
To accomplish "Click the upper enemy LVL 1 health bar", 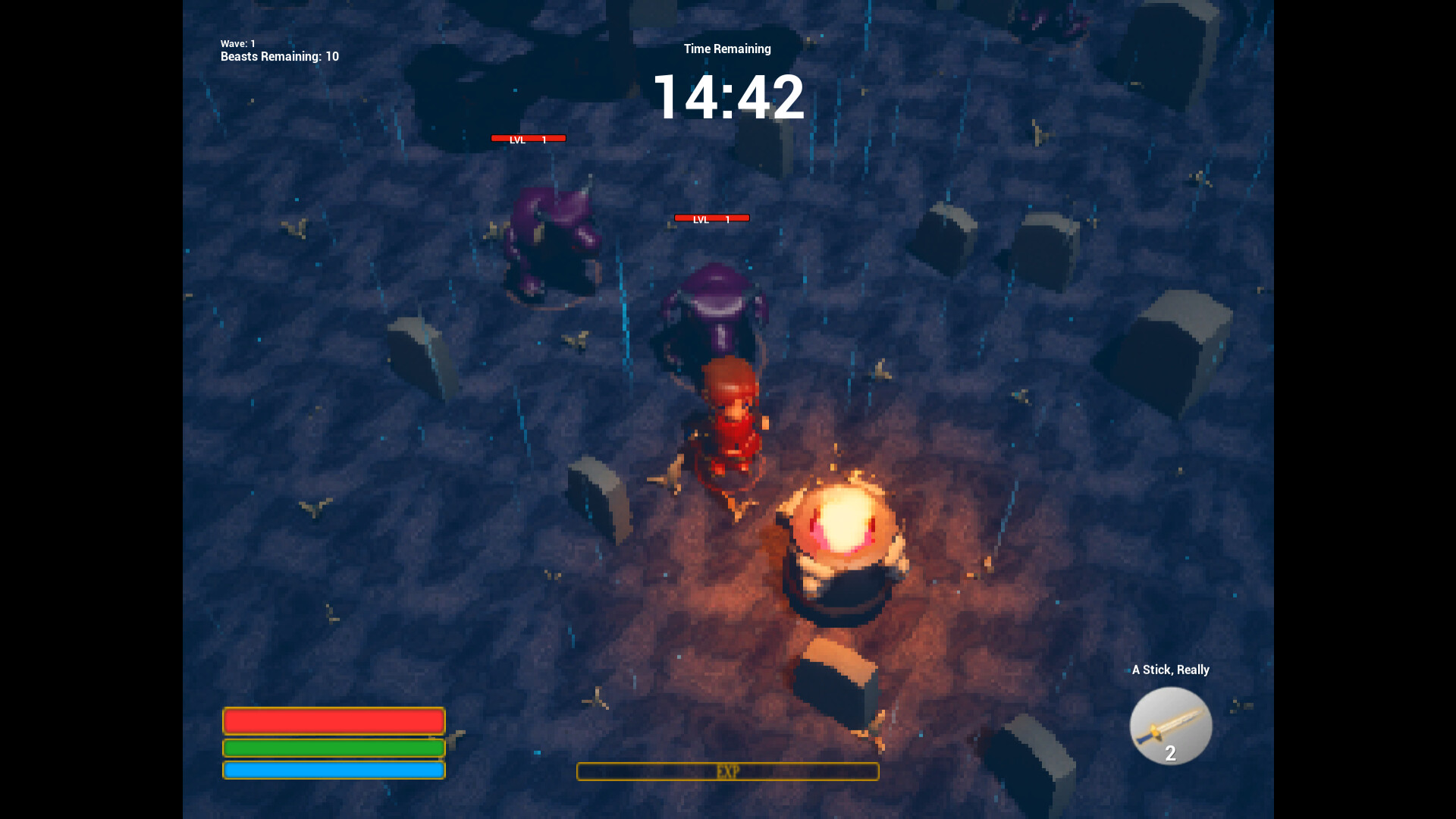I will [x=529, y=139].
